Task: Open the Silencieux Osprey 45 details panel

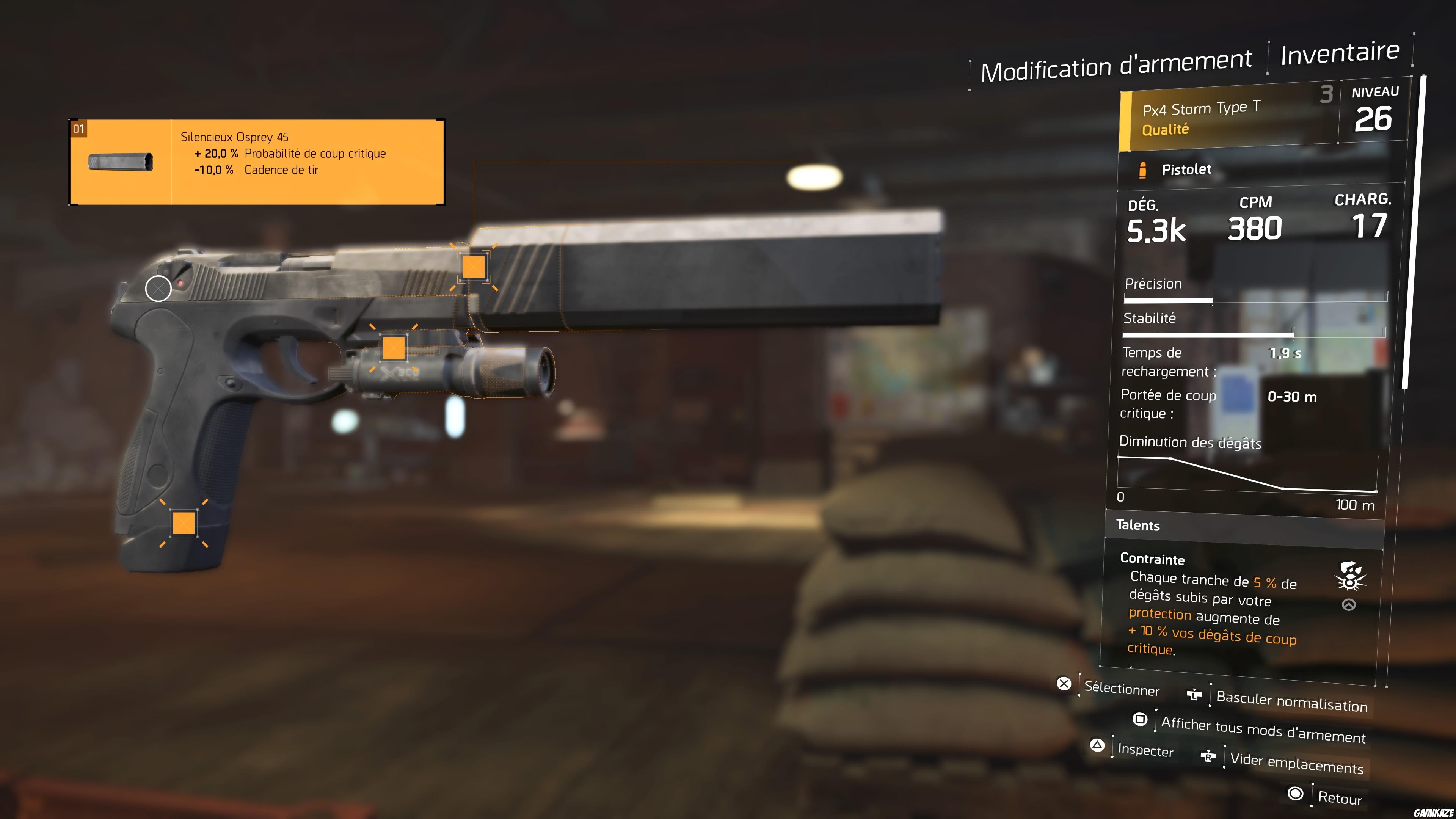Action: tap(257, 158)
